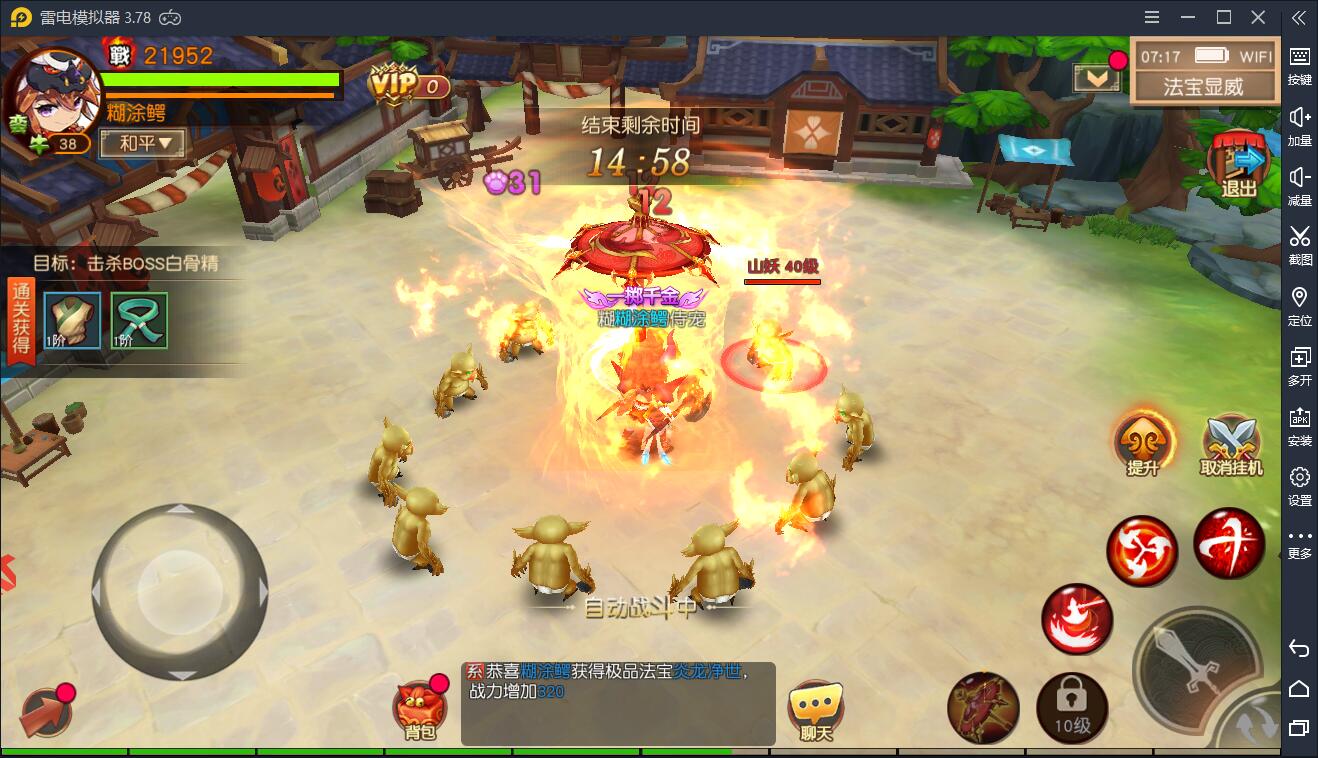Expand the yellow down-arrow menu button
This screenshot has width=1318, height=758.
1096,77
